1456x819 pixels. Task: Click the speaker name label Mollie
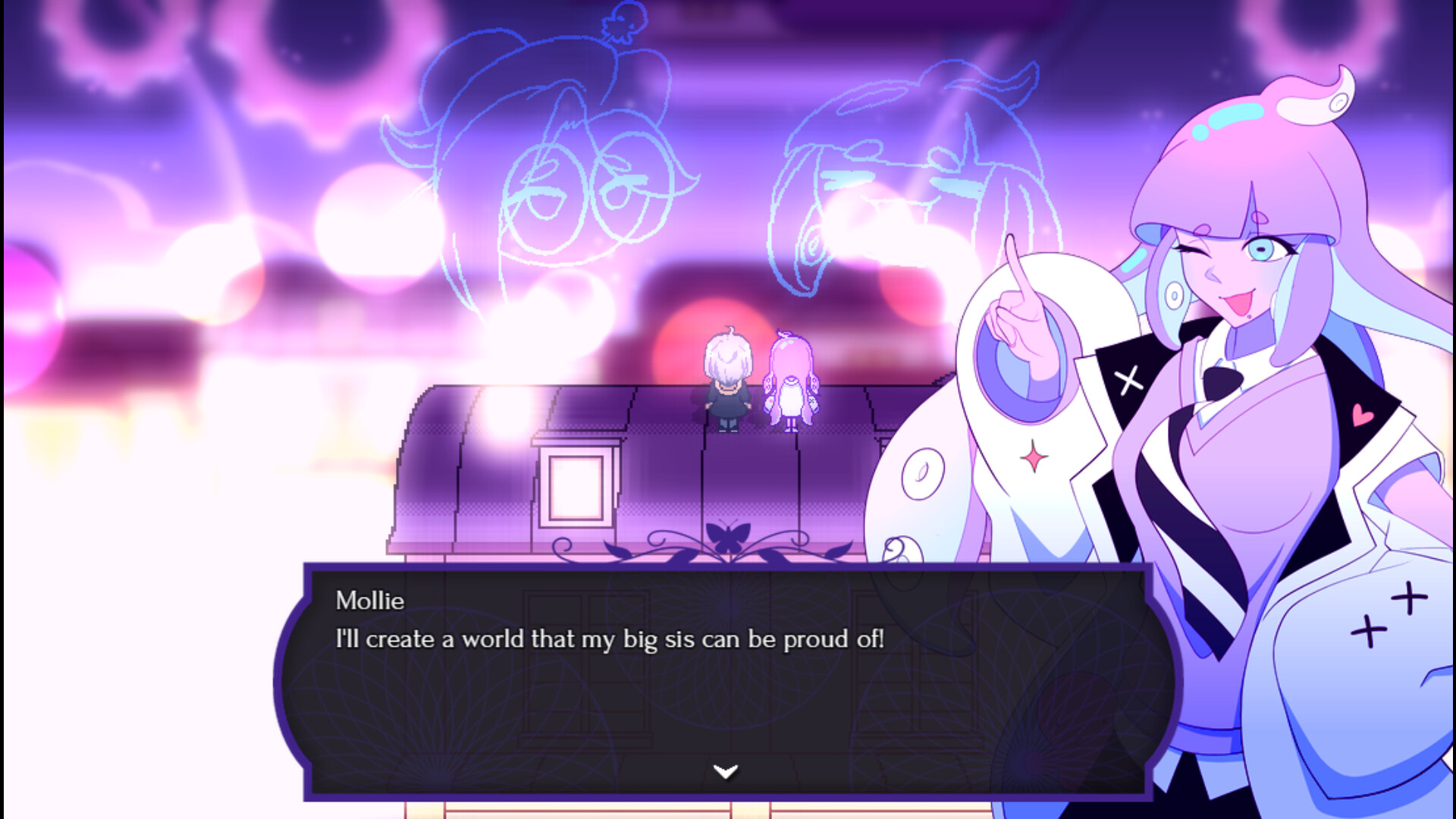tap(369, 601)
